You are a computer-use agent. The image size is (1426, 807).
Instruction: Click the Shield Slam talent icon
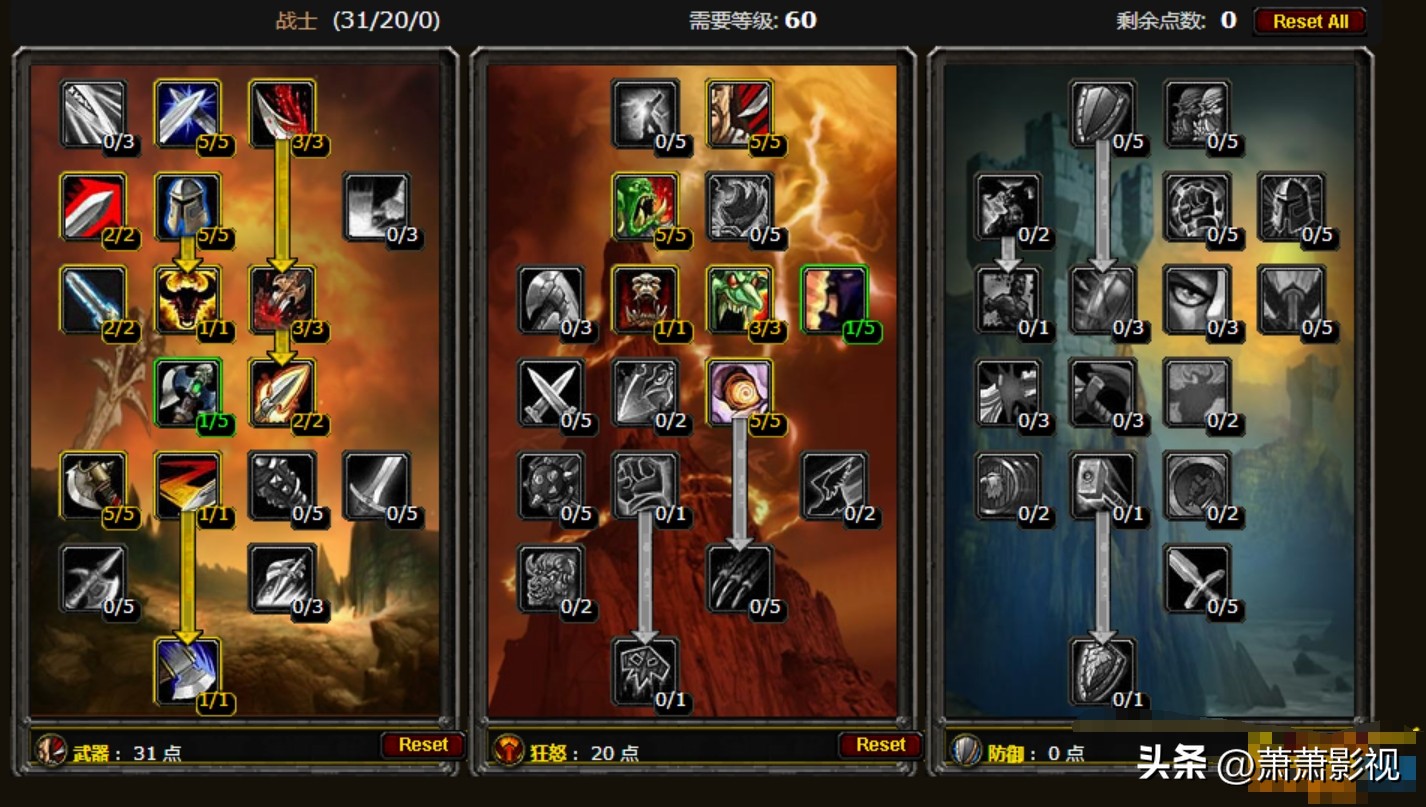pyautogui.click(x=1102, y=671)
